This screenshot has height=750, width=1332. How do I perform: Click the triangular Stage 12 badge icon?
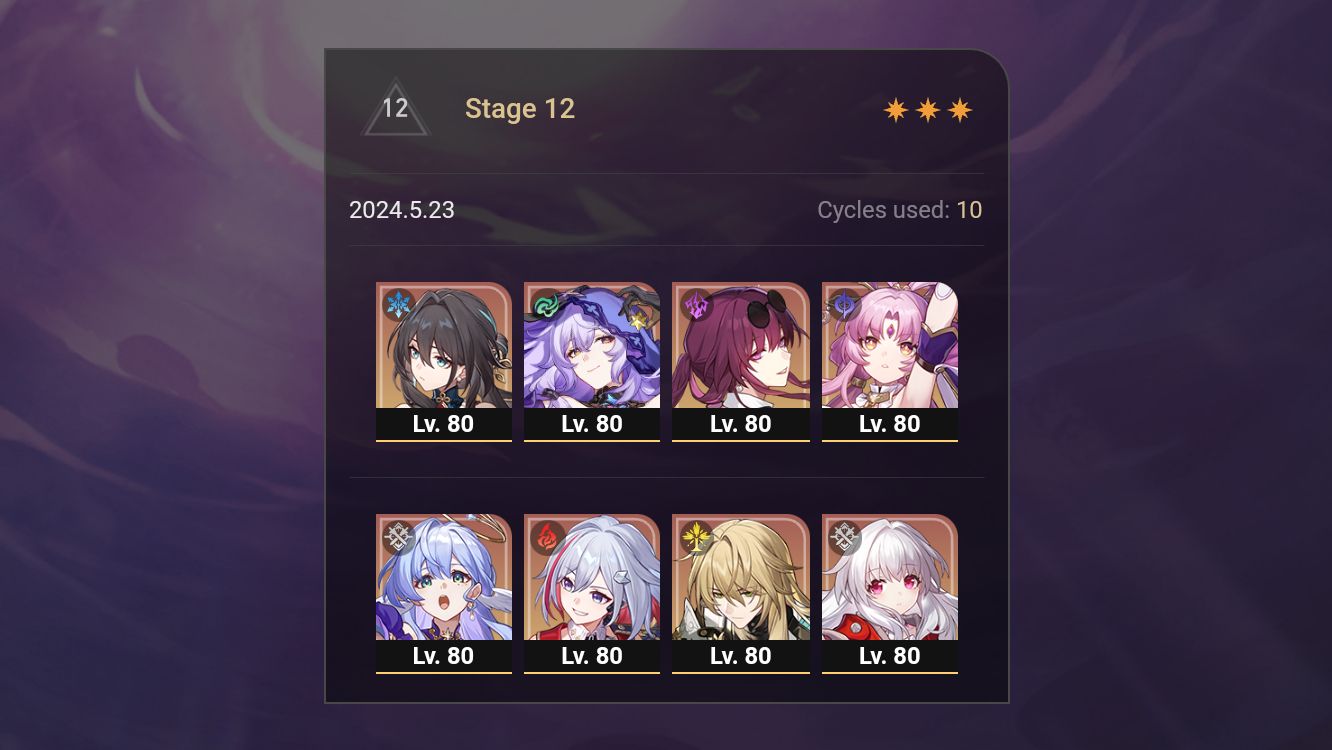396,108
